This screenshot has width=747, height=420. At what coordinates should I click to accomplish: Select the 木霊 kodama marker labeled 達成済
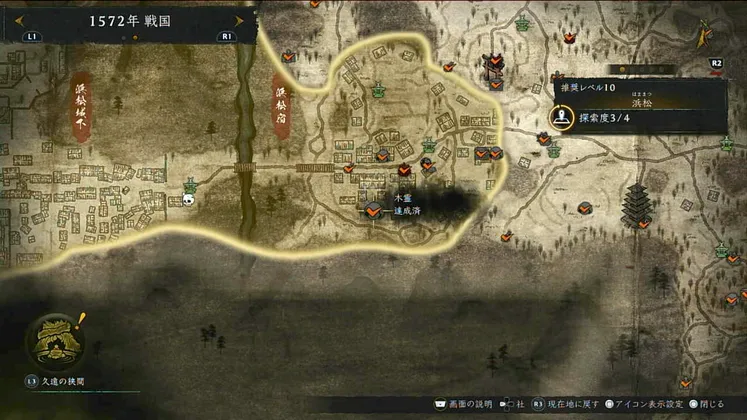[x=372, y=210]
